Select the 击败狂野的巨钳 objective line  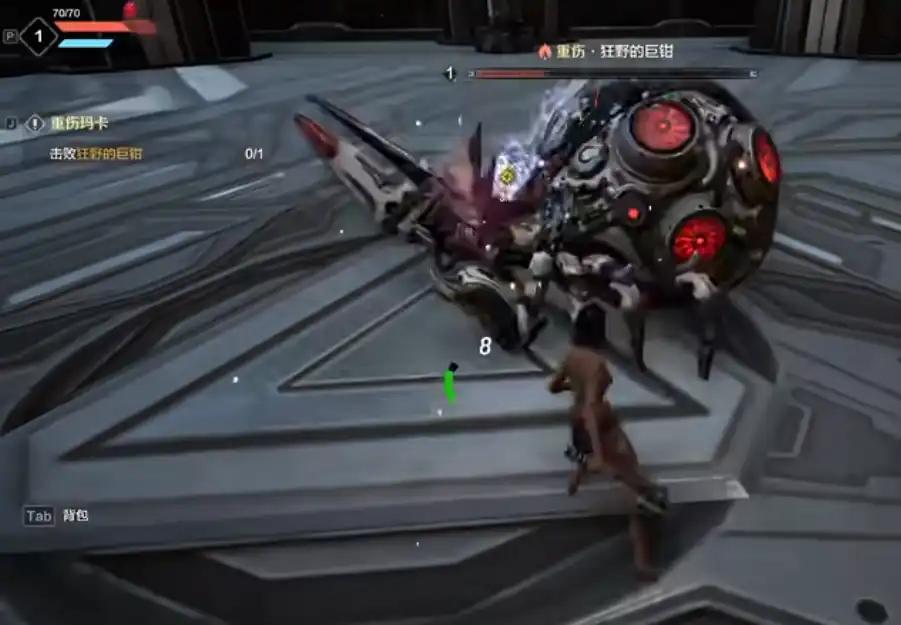pos(96,154)
